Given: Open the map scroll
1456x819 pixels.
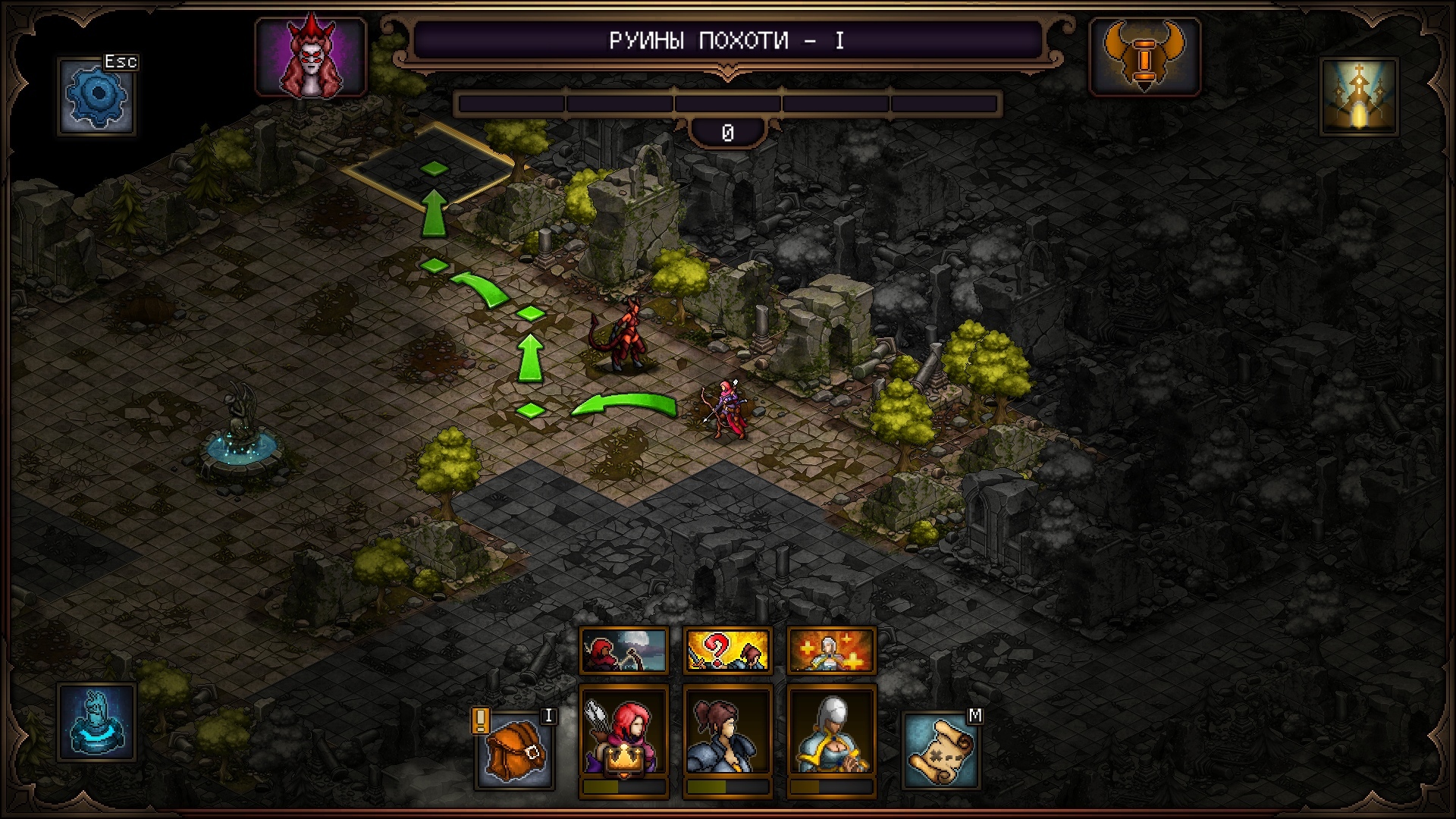Looking at the screenshot, I should click(940, 749).
